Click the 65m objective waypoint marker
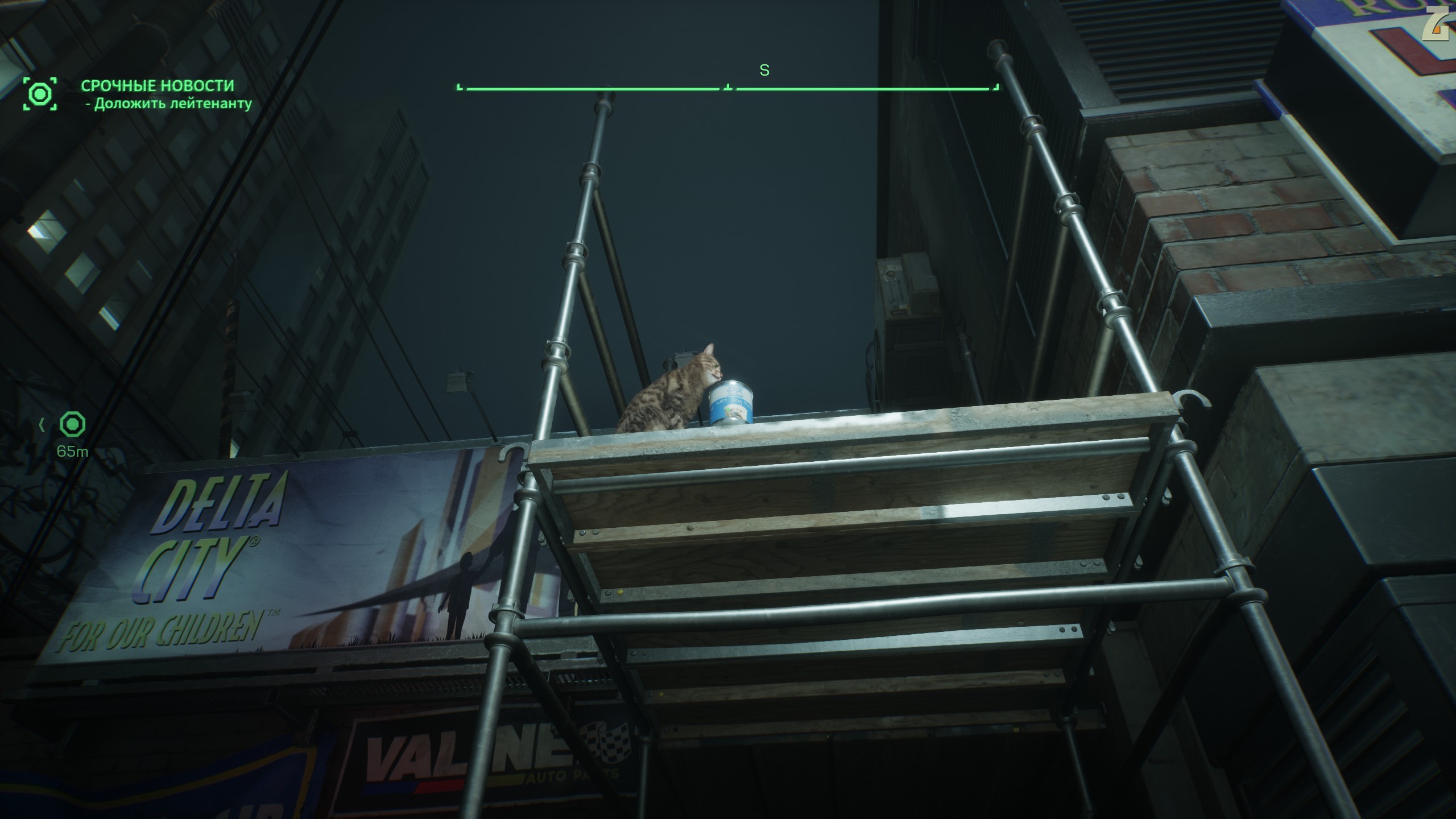 [73, 425]
